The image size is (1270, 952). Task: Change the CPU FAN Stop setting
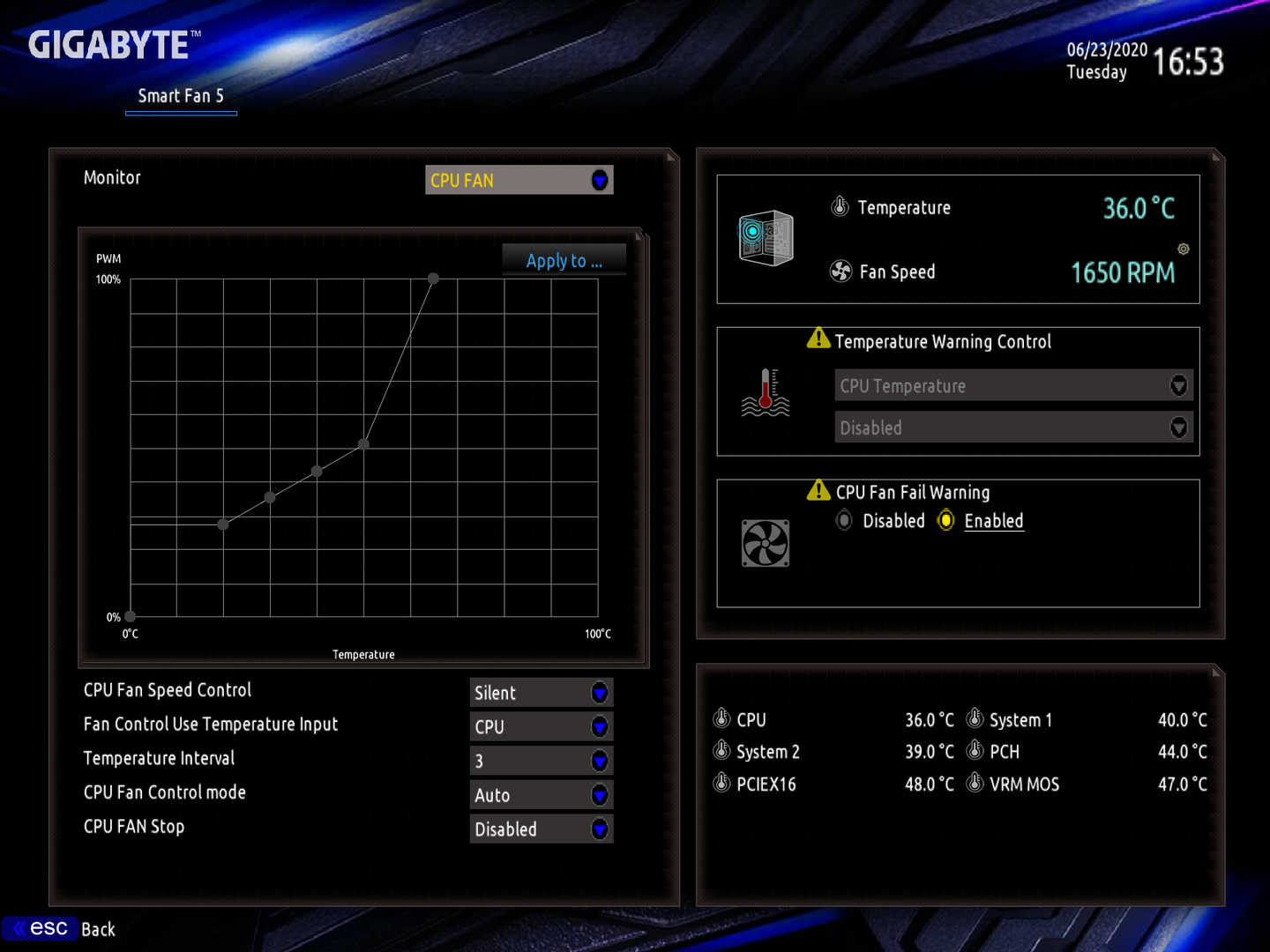point(541,829)
